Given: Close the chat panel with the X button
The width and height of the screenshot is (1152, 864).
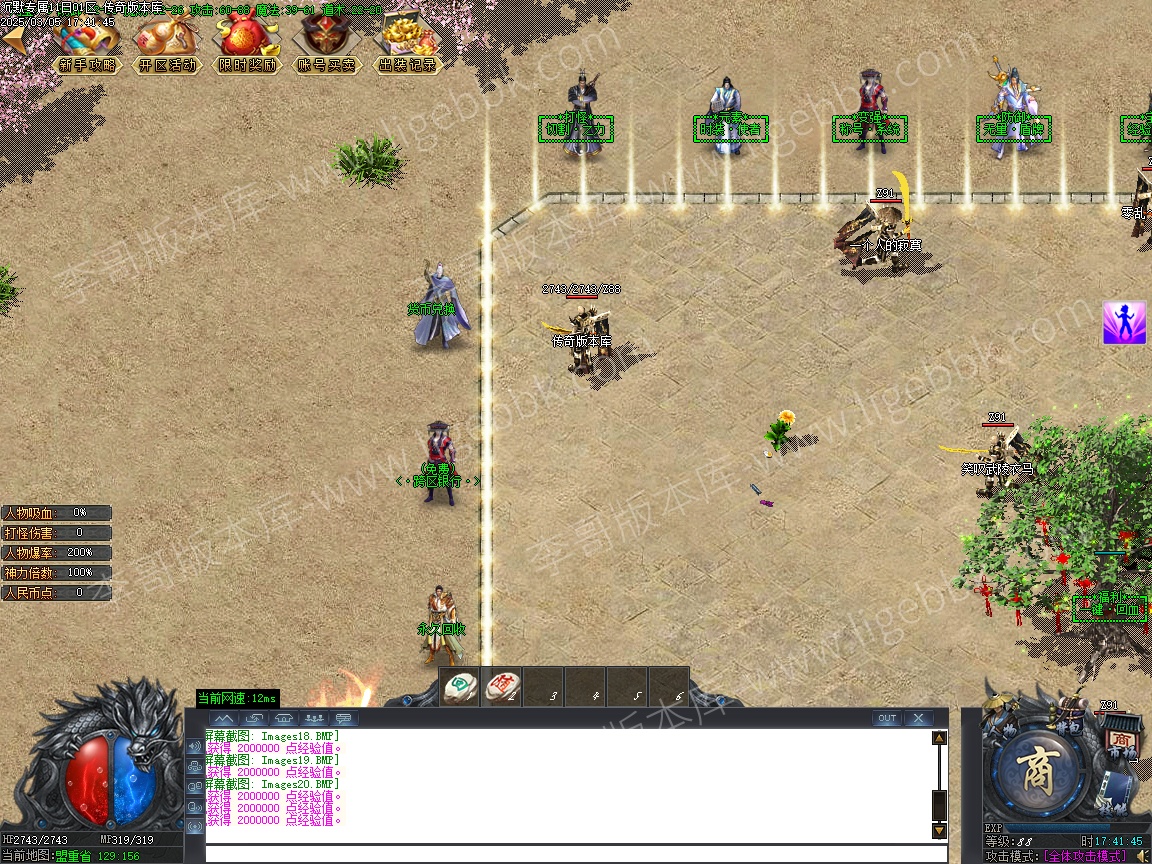Looking at the screenshot, I should point(917,718).
